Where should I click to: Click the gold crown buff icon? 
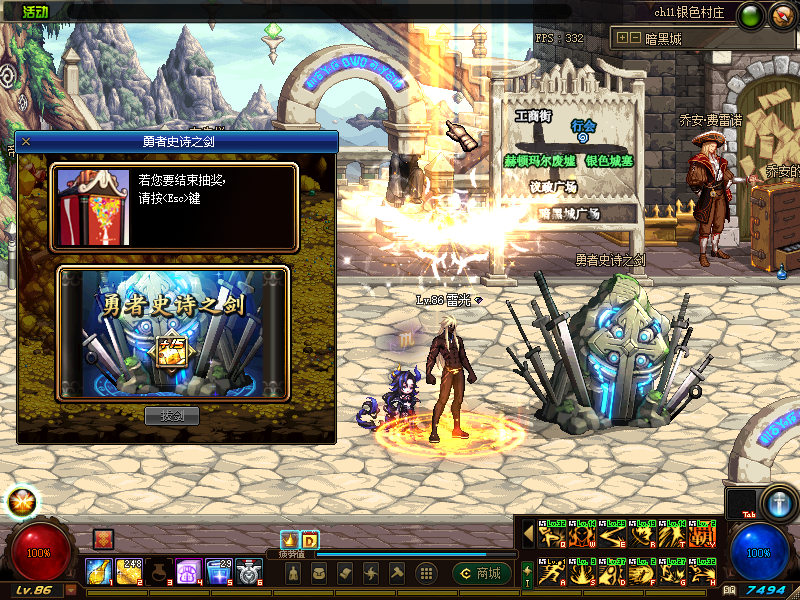pyautogui.click(x=290, y=540)
